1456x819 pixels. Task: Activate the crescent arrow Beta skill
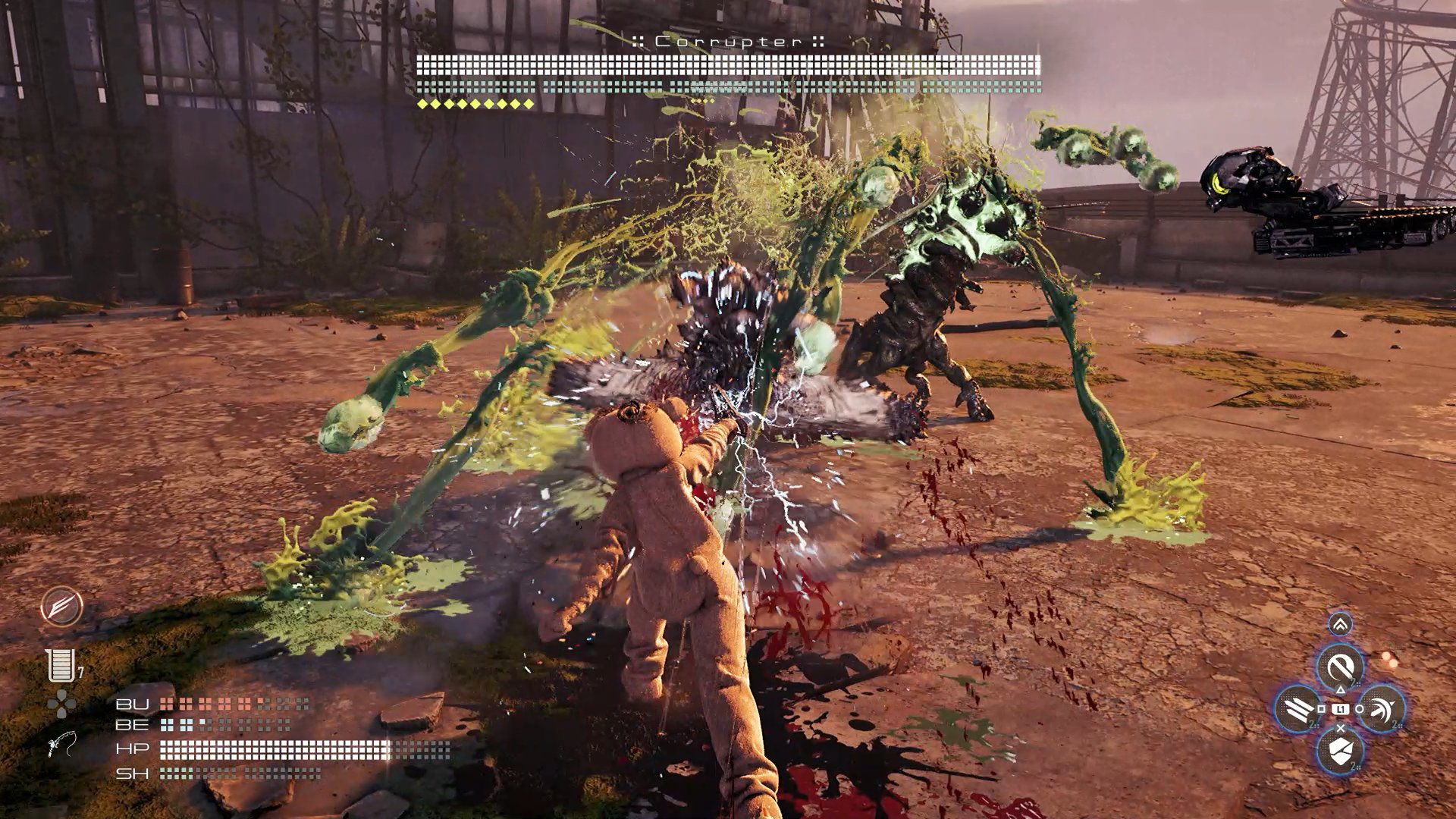coord(1382,710)
